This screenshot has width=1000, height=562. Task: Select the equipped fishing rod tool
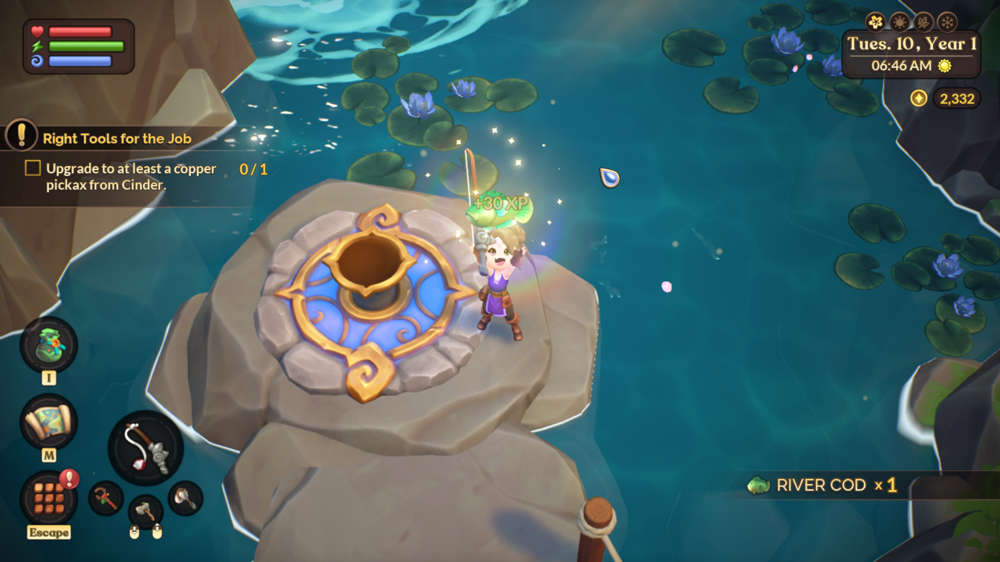(145, 447)
